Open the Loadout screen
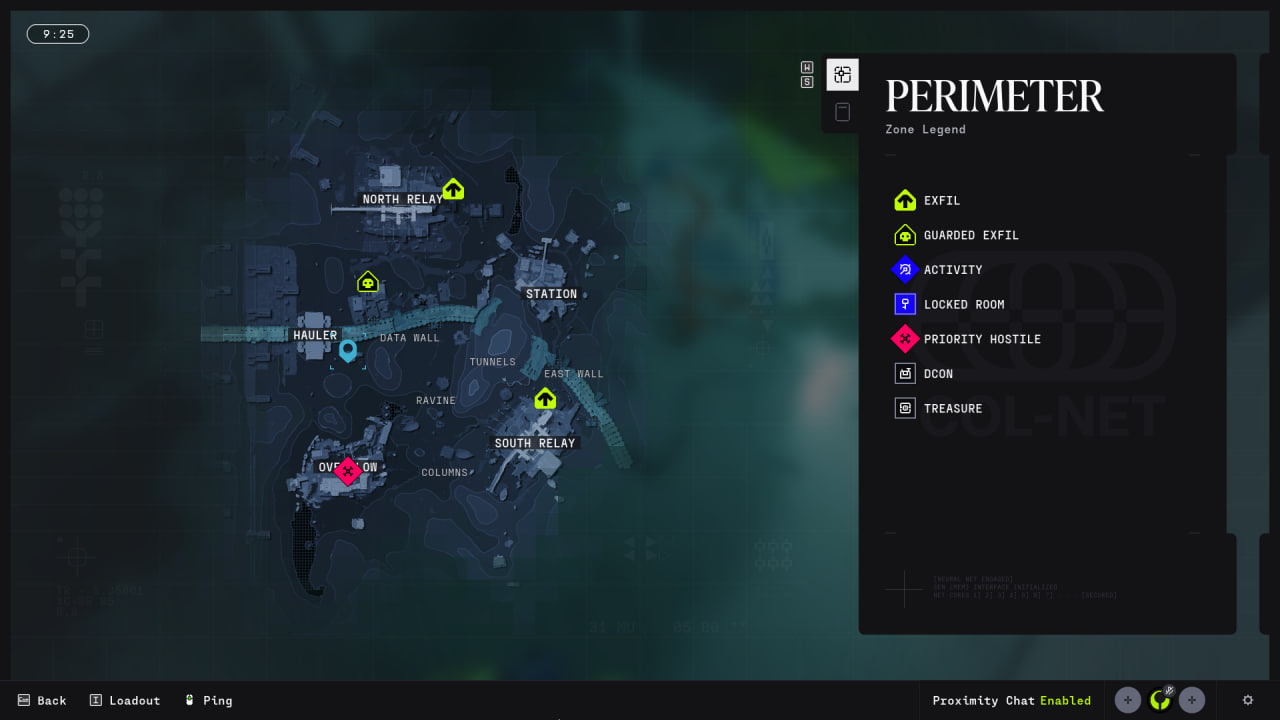1280x720 pixels. 125,700
